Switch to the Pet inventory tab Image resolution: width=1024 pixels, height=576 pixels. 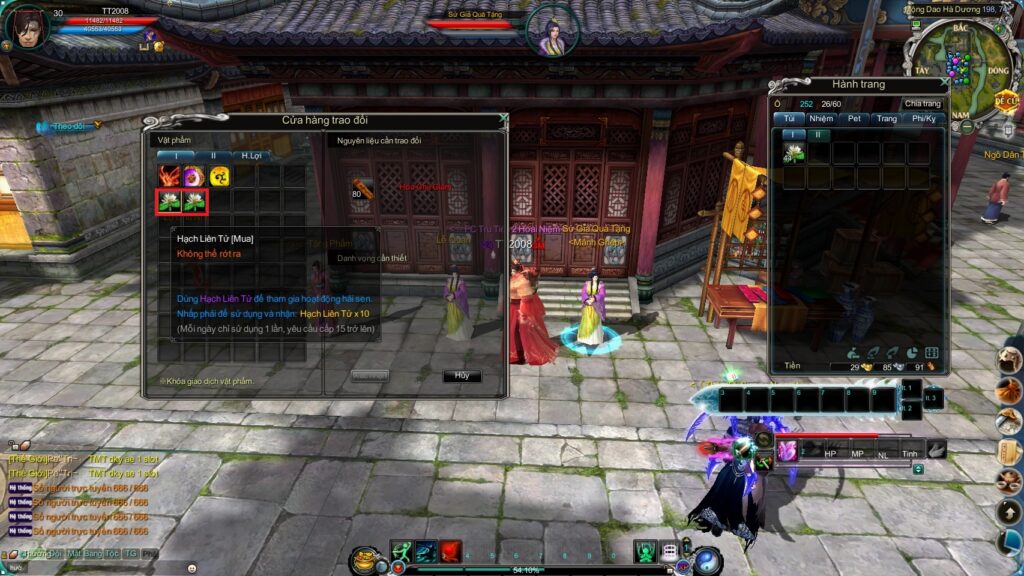point(854,118)
